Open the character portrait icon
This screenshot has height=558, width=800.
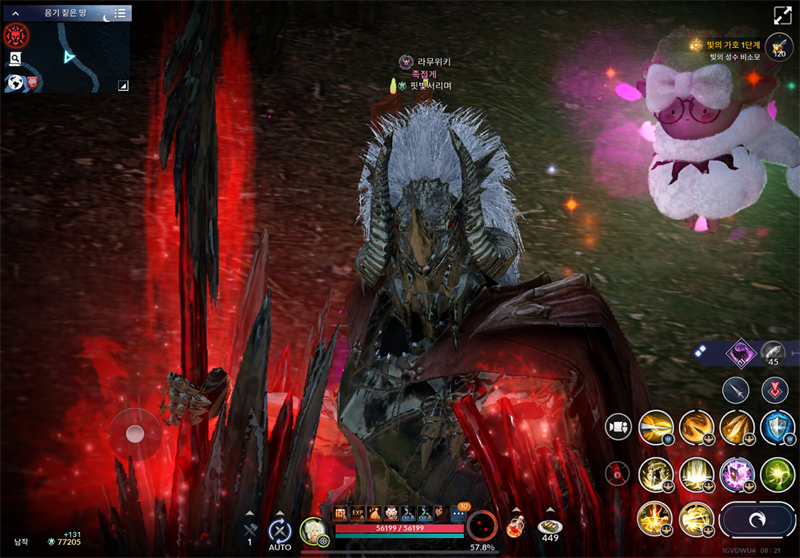(x=313, y=530)
